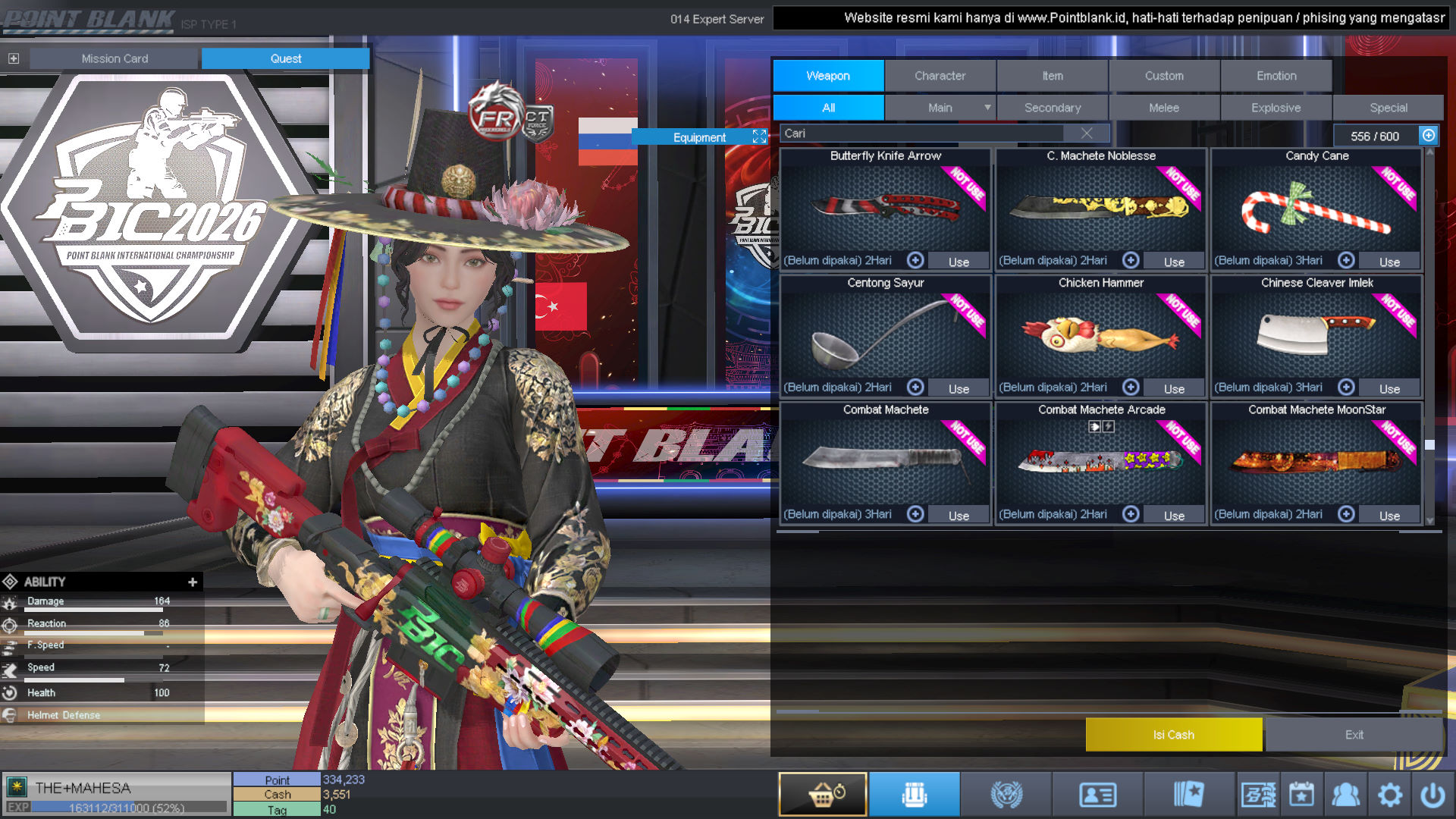1456x819 pixels.
Task: Equip Combat Machete MoonStar with Use
Action: [1389, 516]
